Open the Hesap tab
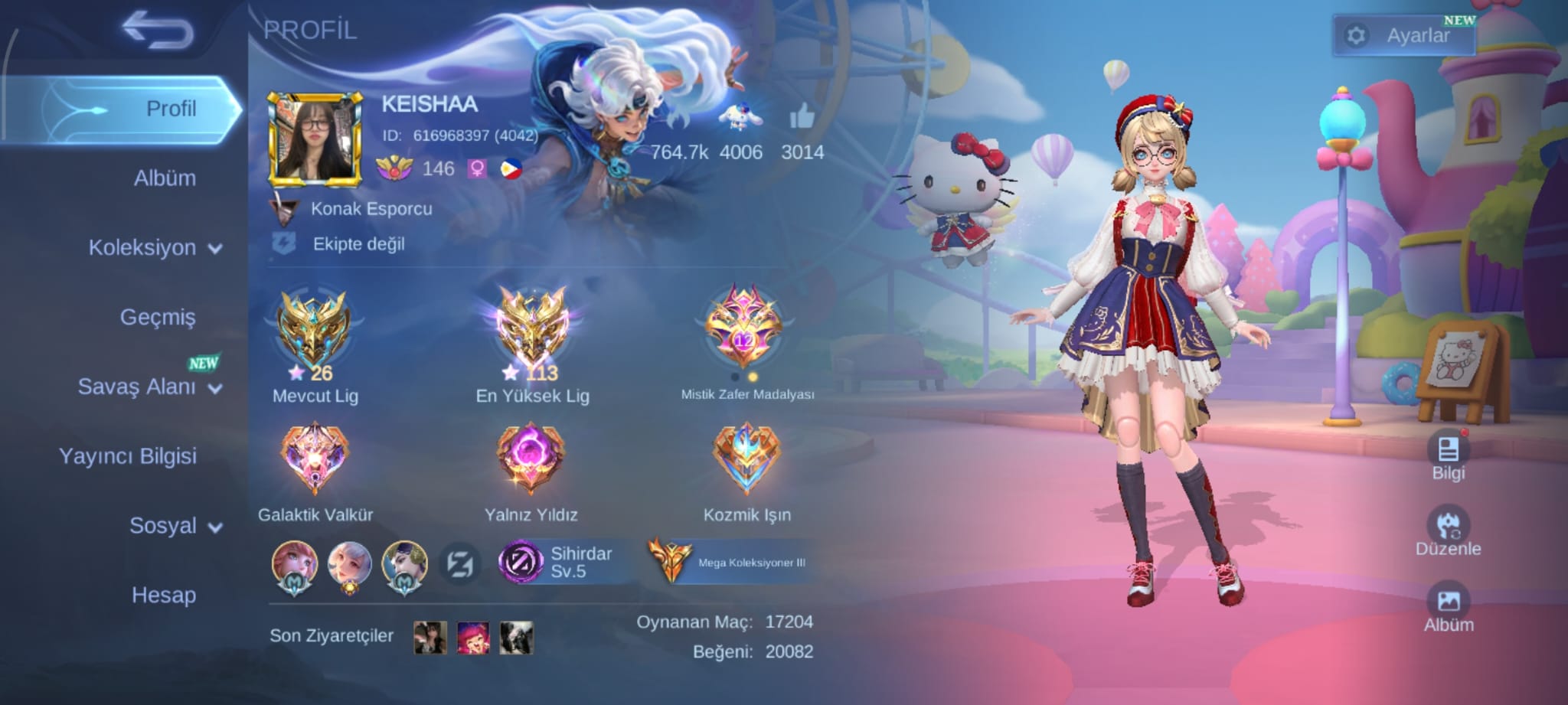This screenshot has width=1568, height=705. point(164,595)
